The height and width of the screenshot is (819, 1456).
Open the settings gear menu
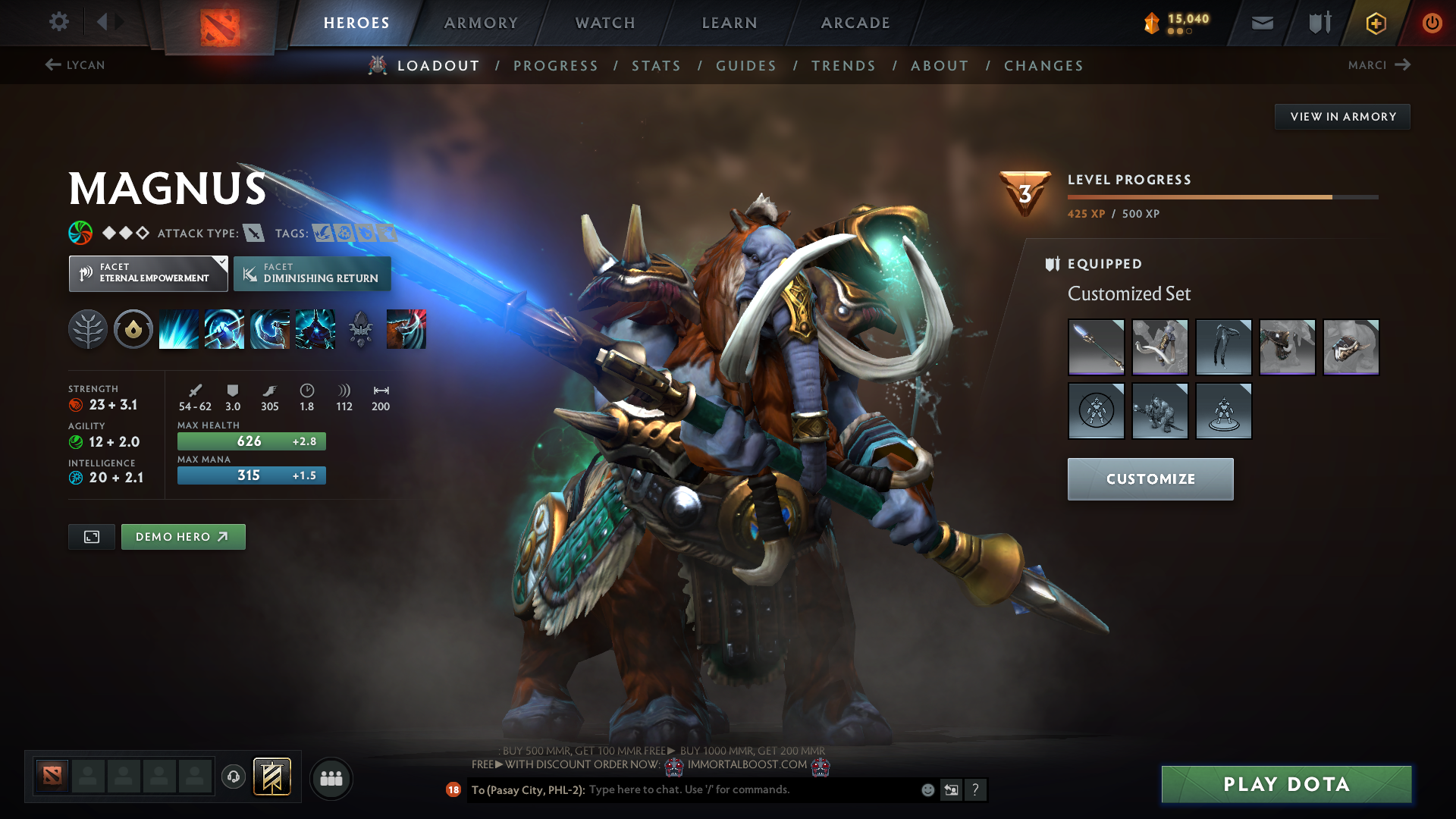tap(59, 22)
